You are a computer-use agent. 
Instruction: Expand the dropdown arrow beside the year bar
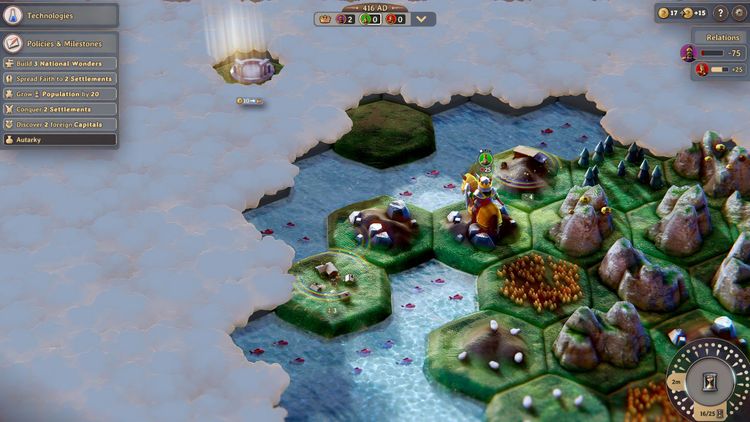pos(422,19)
